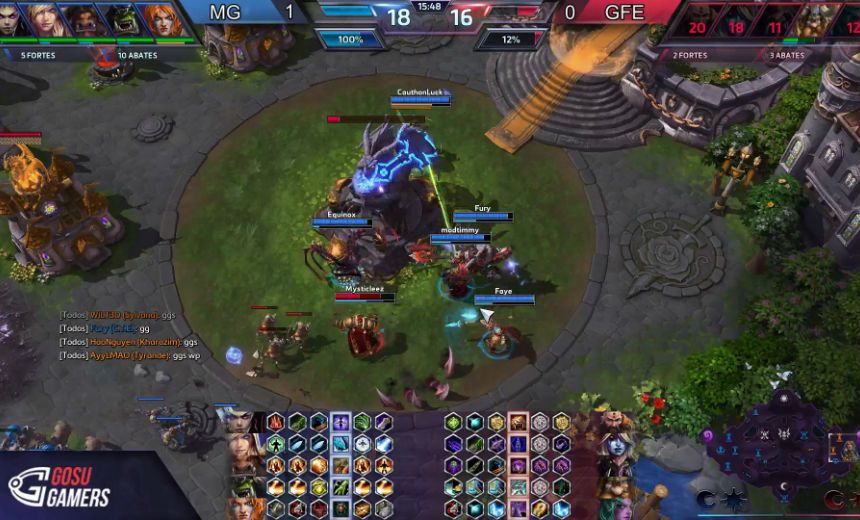The height and width of the screenshot is (520, 860).
Task: Click the dead hero portrait showing respawn timer 20
Action: tap(697, 20)
